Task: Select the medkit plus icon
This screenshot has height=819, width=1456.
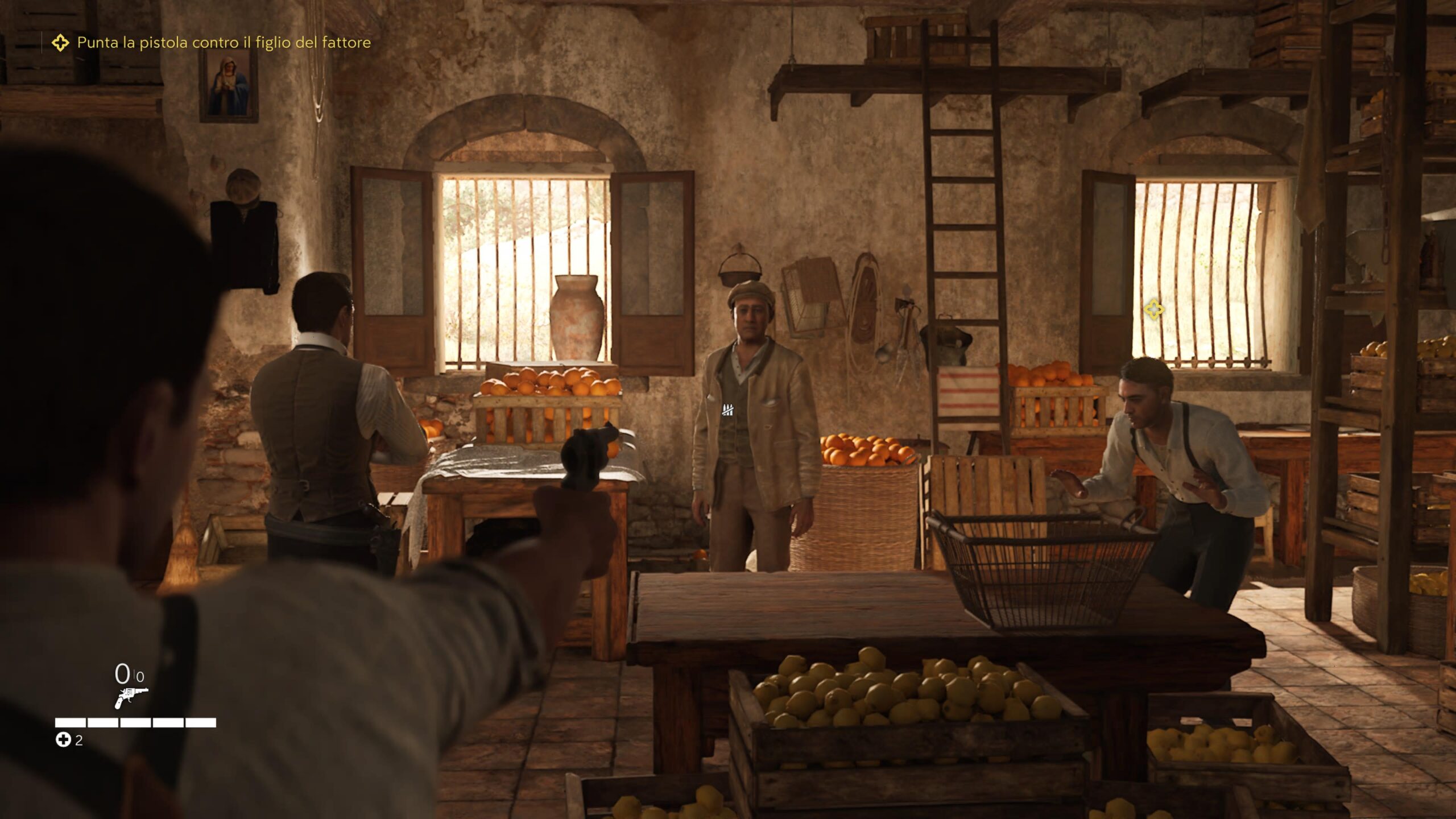Action: [x=63, y=740]
